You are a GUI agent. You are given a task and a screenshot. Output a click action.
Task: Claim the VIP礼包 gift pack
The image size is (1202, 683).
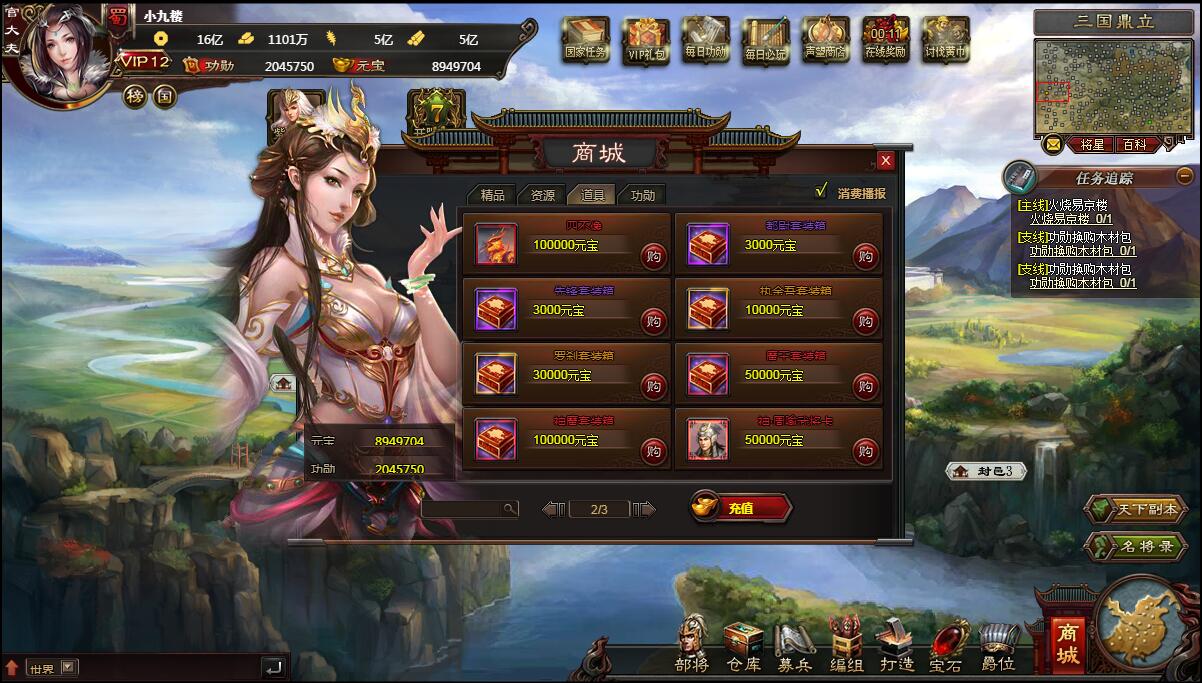646,40
